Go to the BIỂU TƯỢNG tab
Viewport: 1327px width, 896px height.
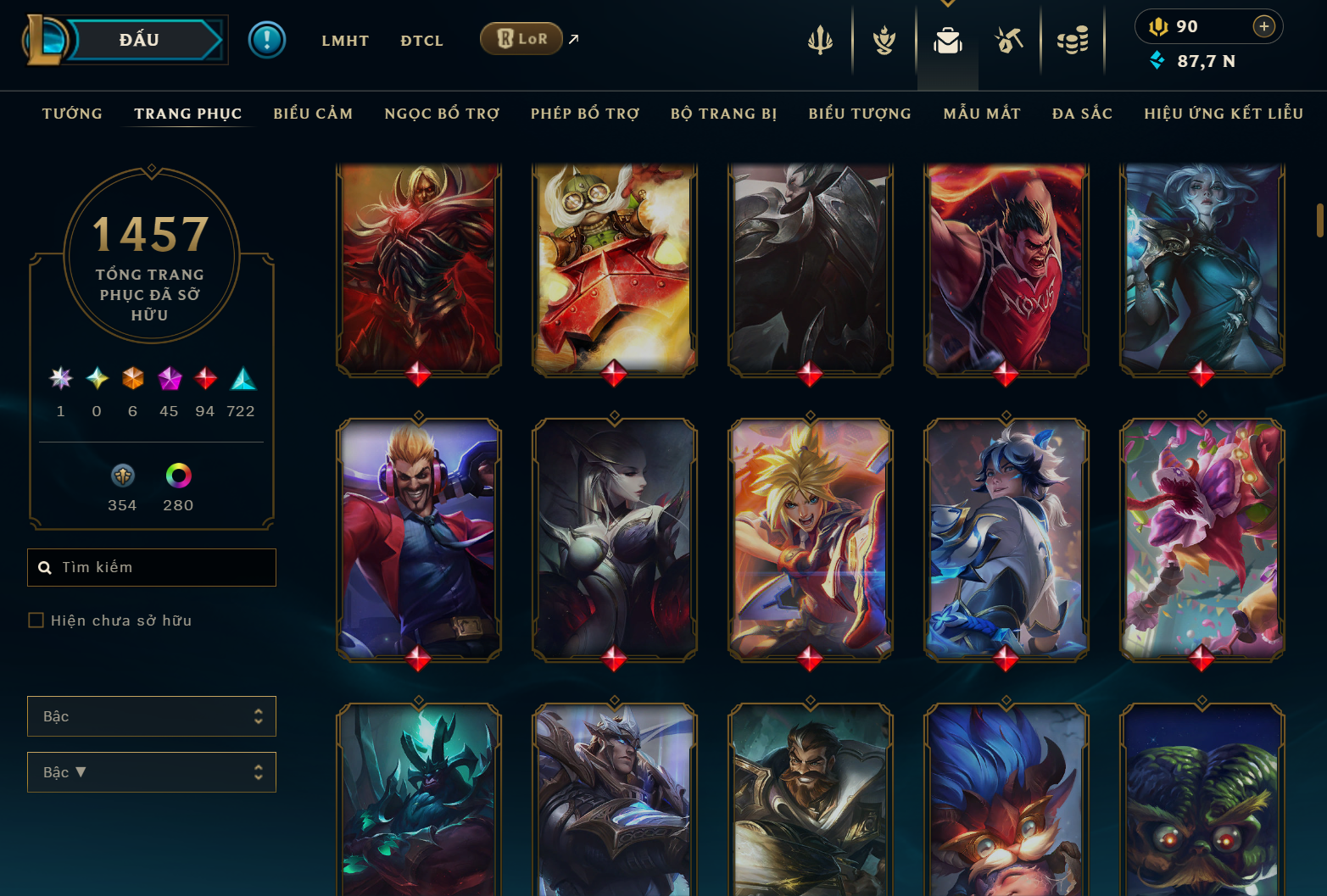click(860, 114)
